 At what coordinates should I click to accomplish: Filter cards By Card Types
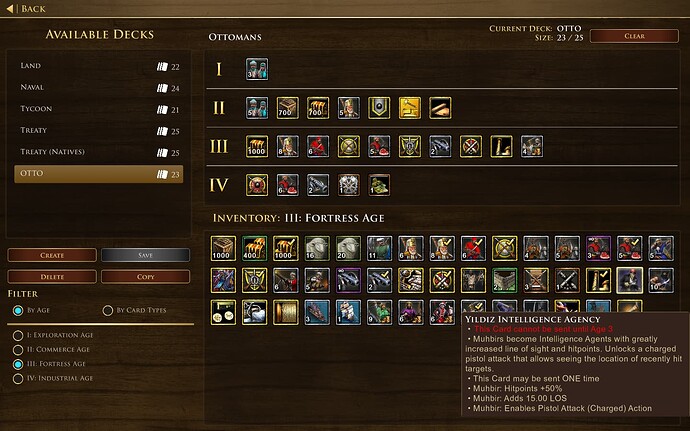coord(108,311)
